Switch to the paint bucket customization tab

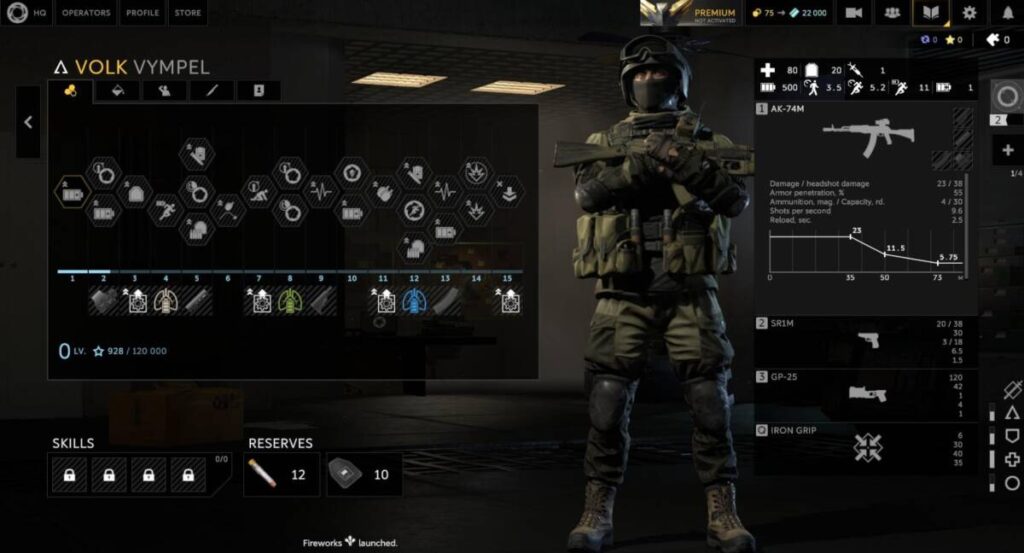pos(116,91)
